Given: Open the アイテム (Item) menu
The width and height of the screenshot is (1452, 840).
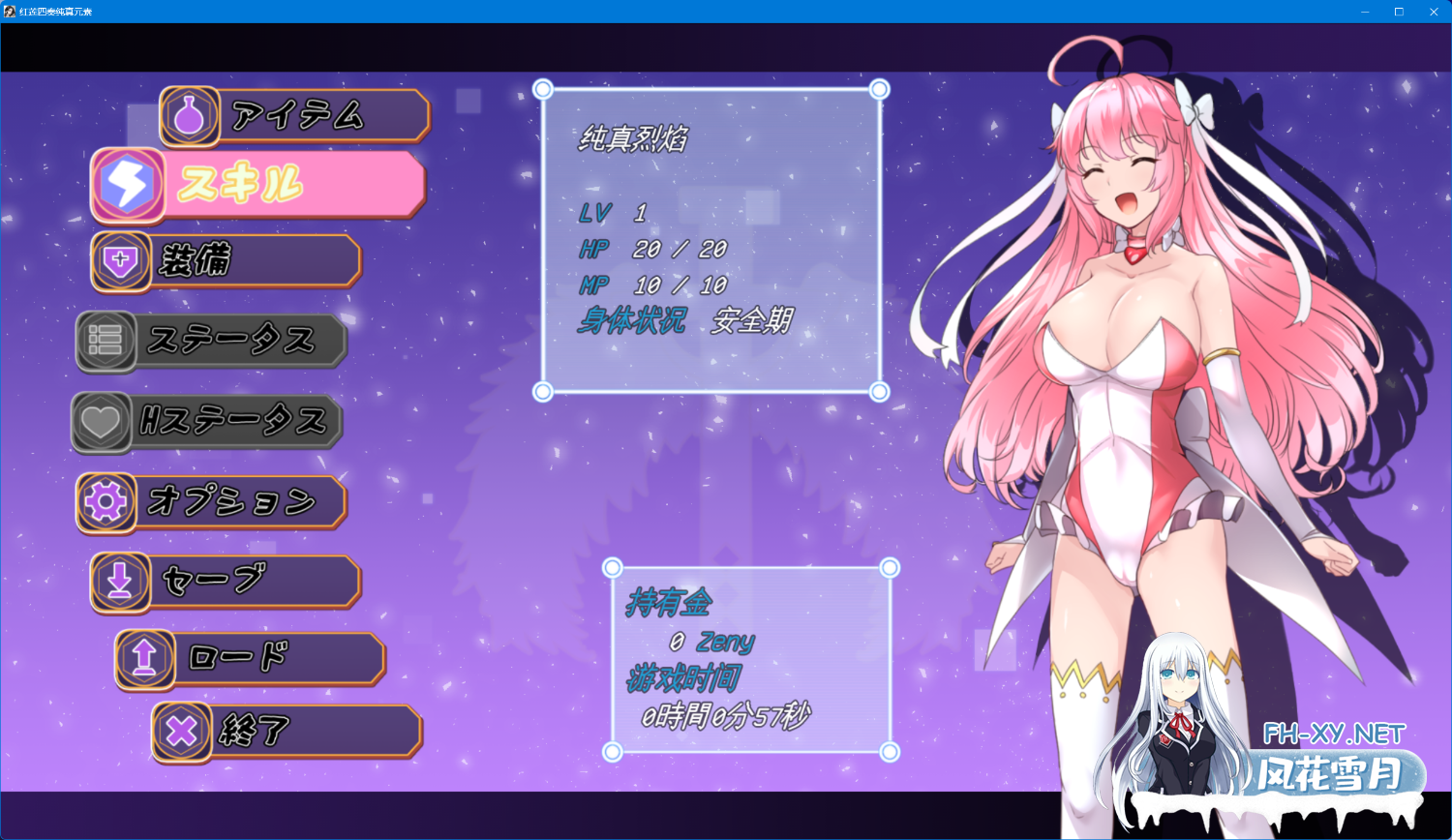Looking at the screenshot, I should (295, 116).
